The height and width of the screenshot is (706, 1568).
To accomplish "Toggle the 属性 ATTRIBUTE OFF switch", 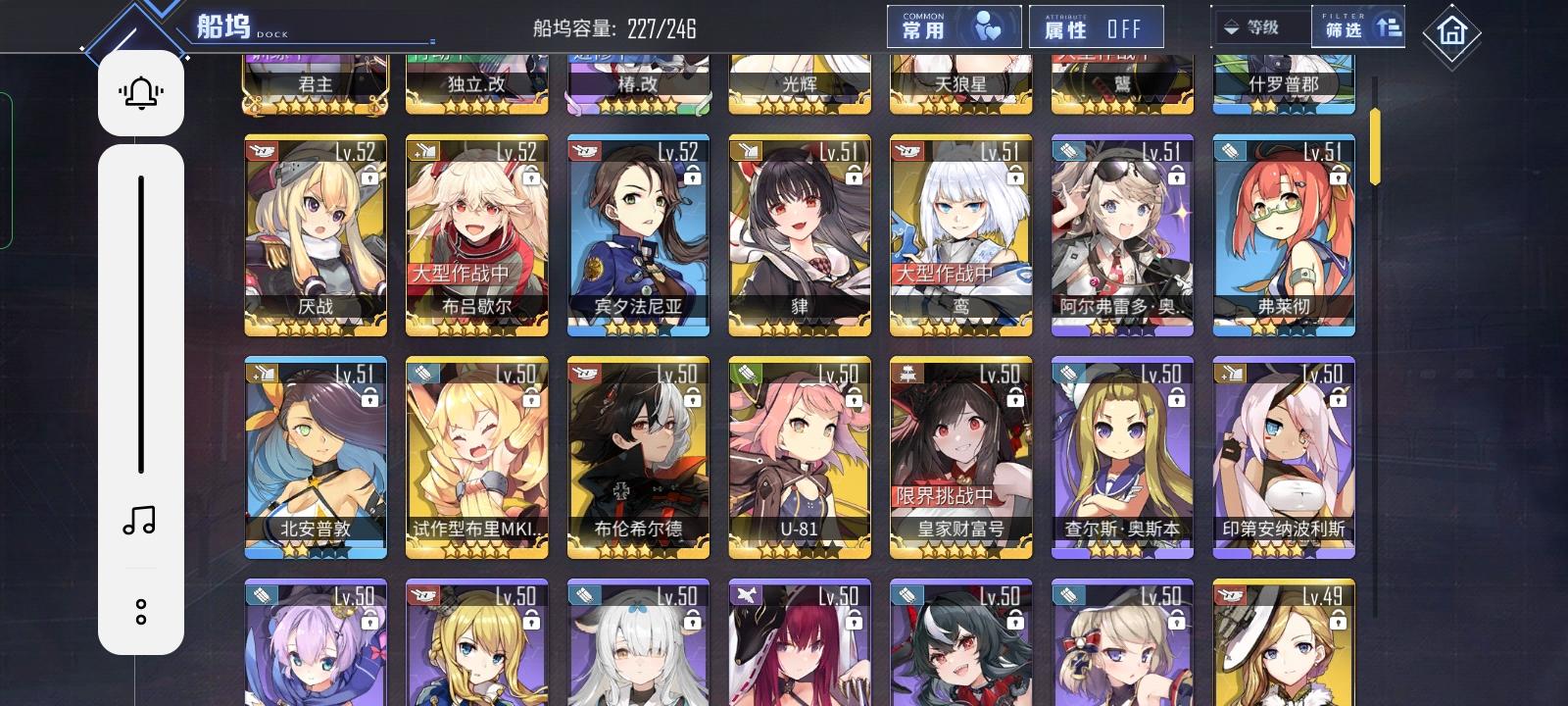I will click(1094, 26).
